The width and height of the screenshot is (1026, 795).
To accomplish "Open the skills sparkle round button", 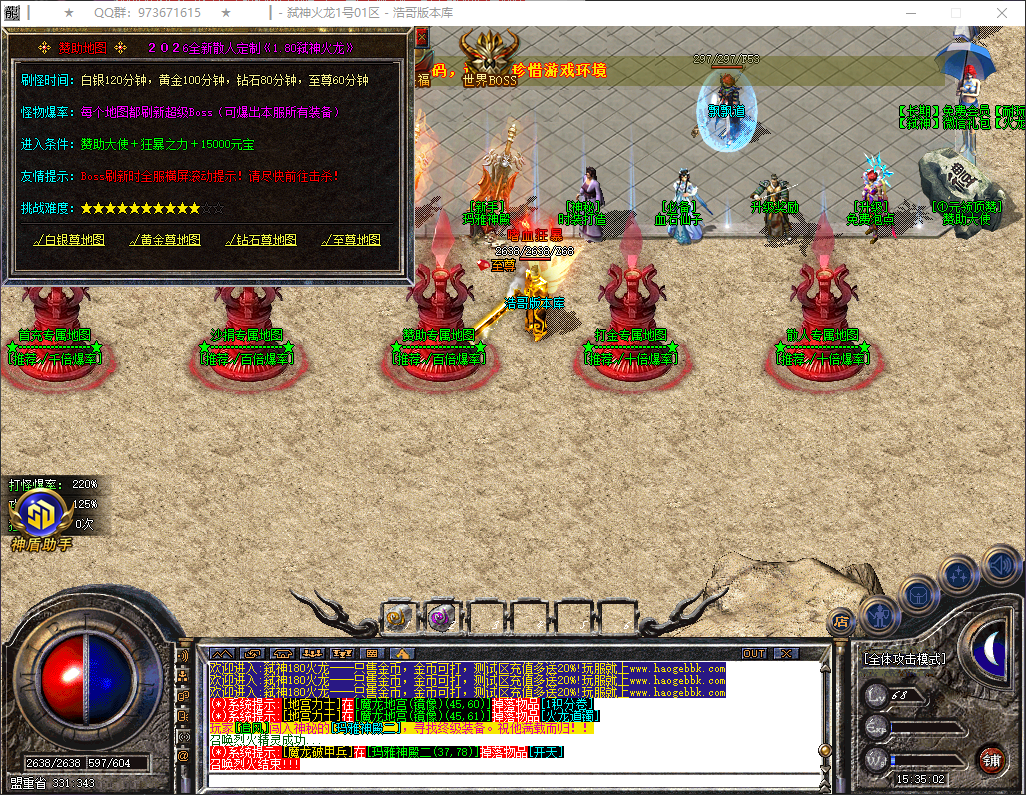I will (958, 575).
